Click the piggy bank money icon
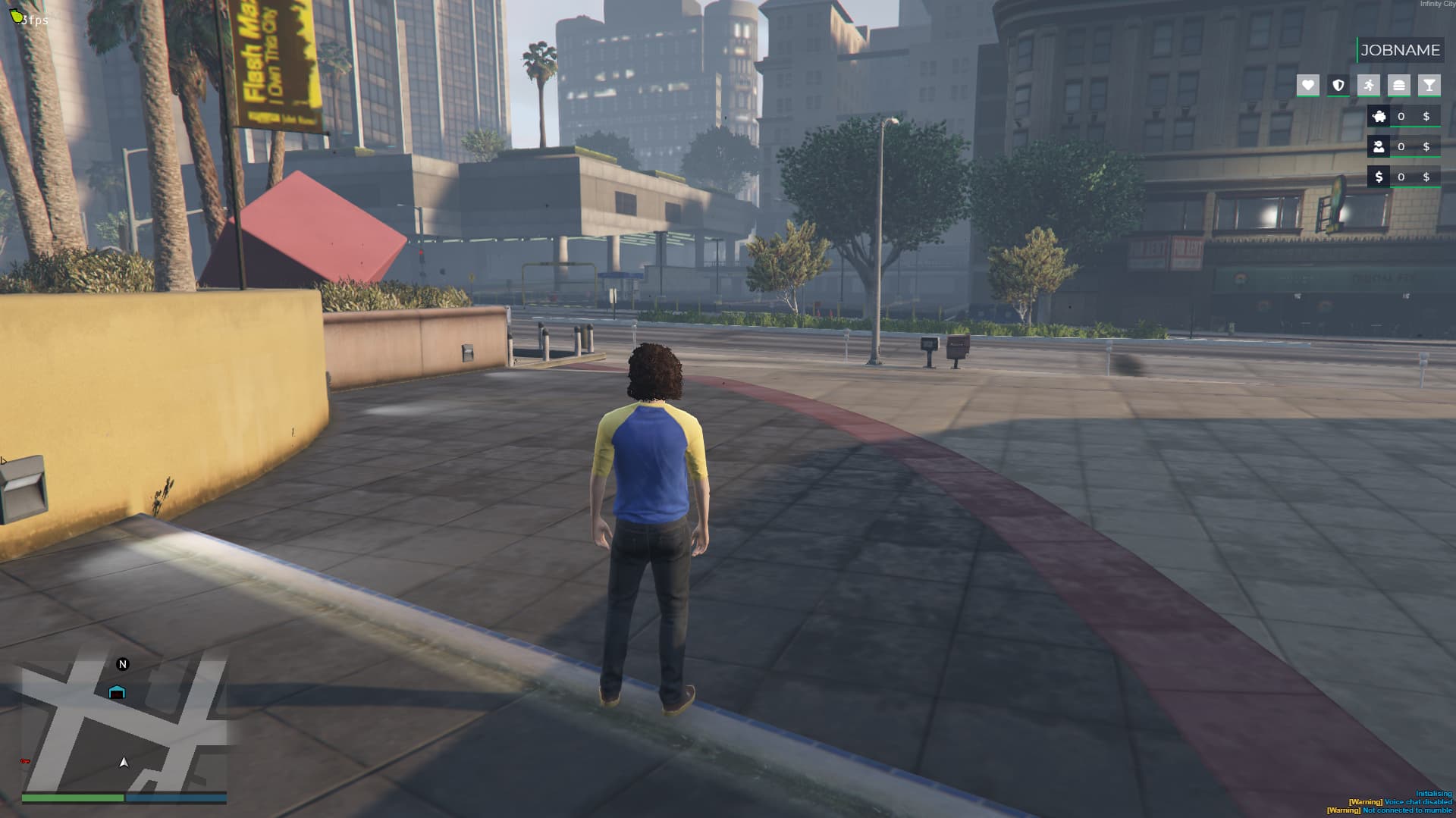This screenshot has height=818, width=1456. [1379, 116]
